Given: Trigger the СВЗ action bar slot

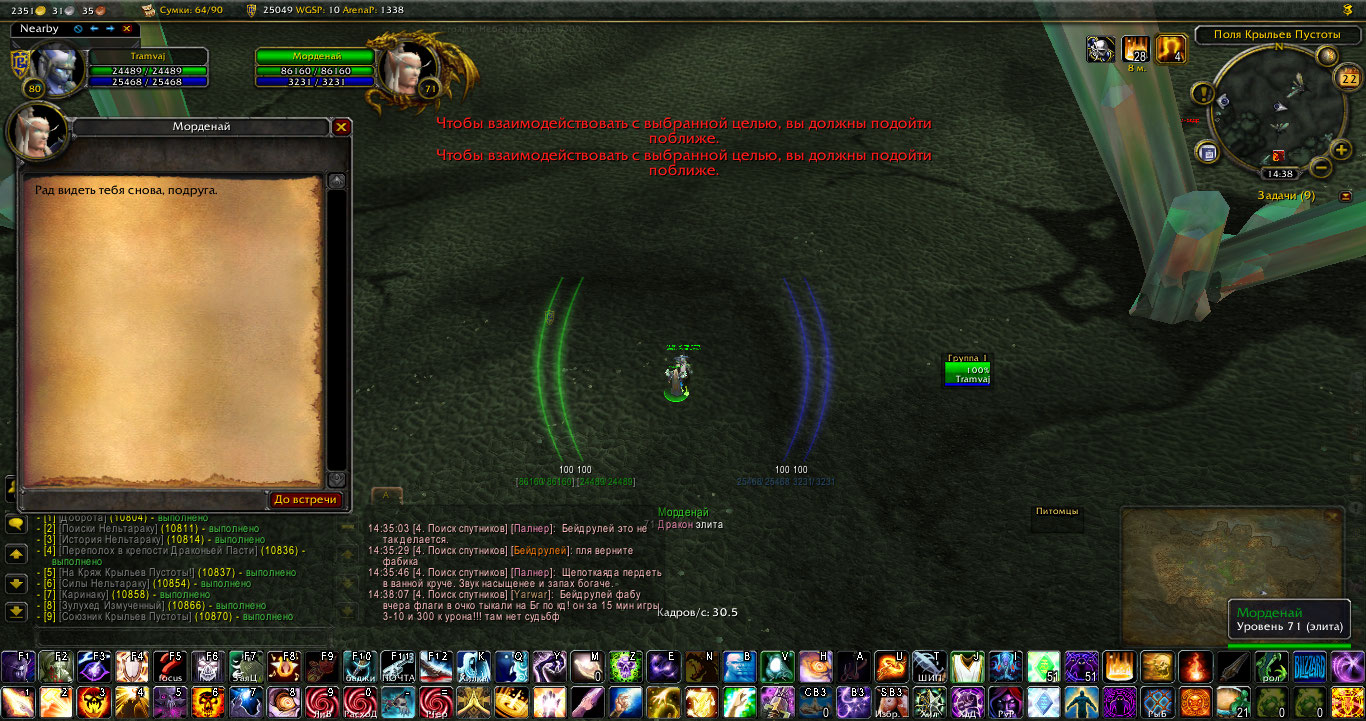Looking at the screenshot, I should pos(816,702).
